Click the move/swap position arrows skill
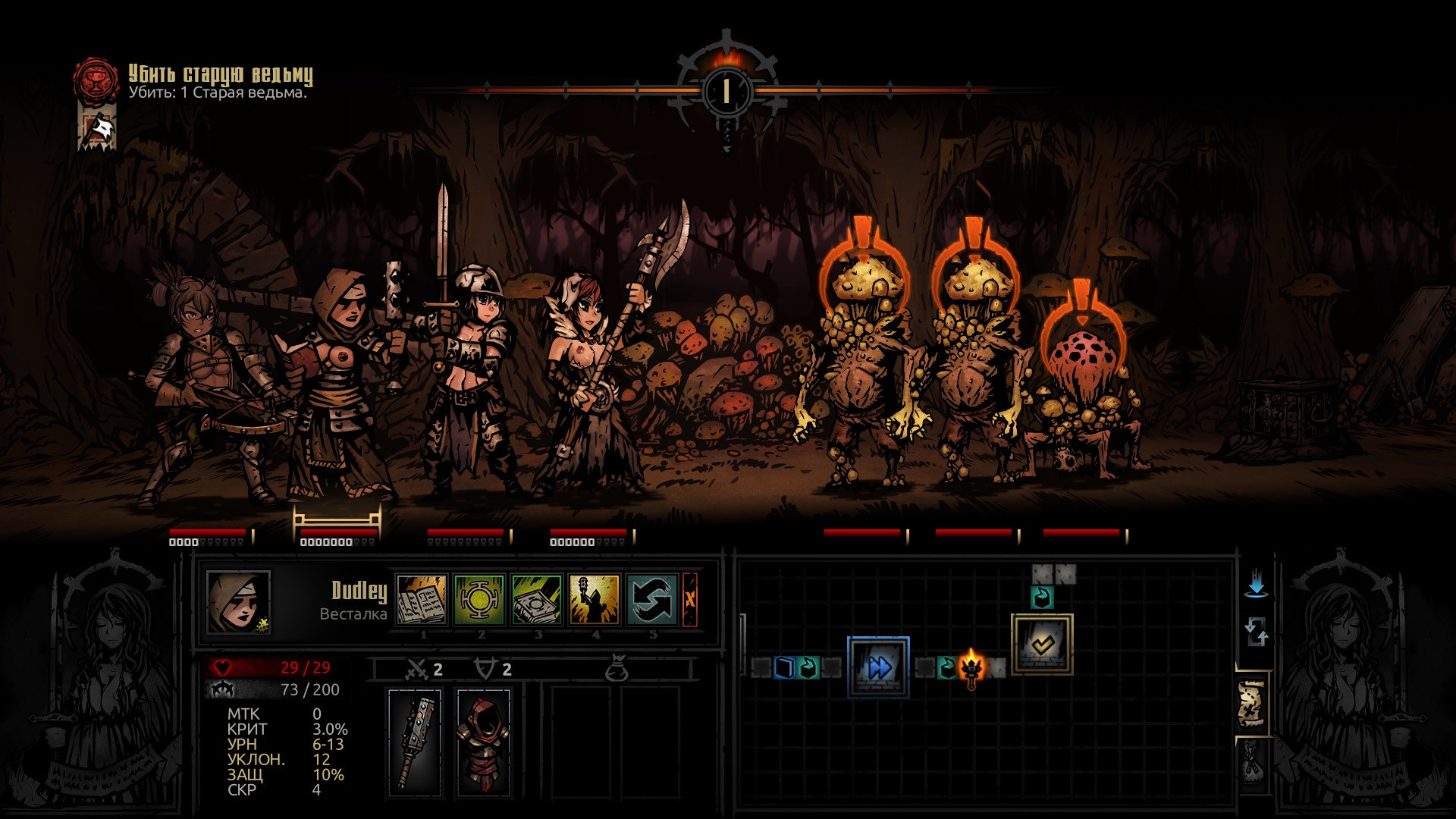The width and height of the screenshot is (1456, 819). pyautogui.click(x=652, y=599)
